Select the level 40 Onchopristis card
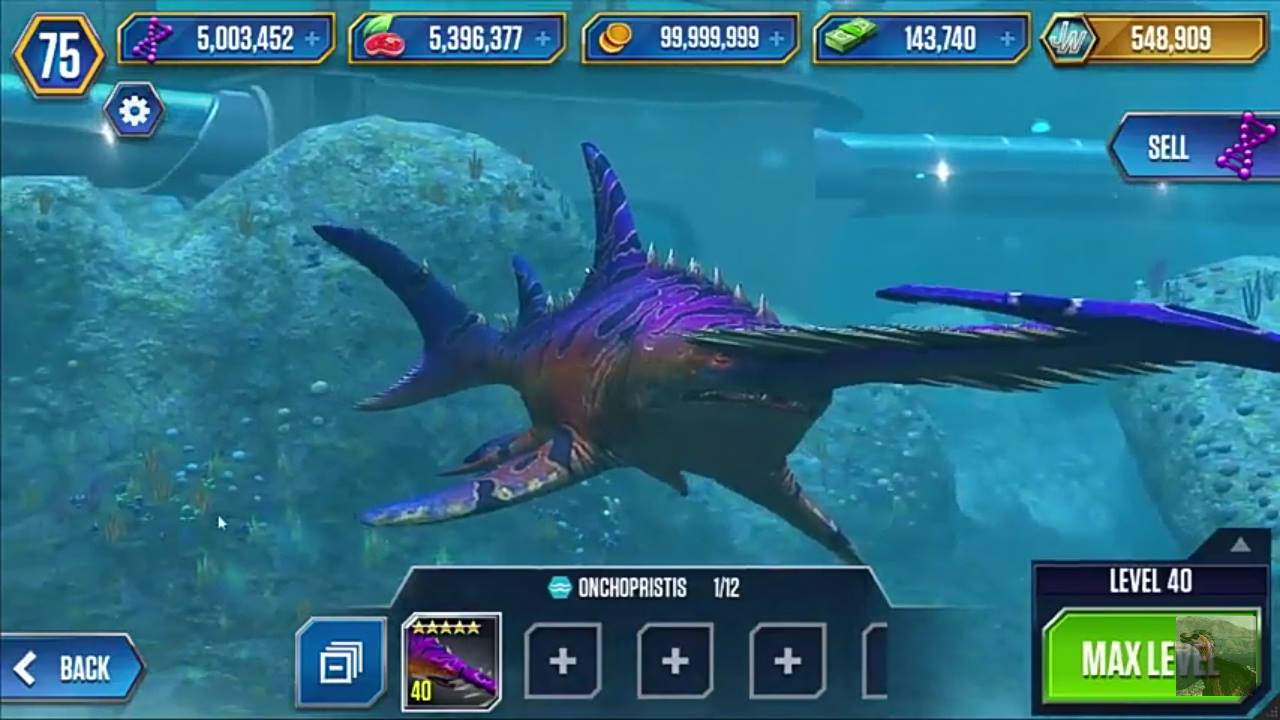Screen dimensions: 1280x720 pyautogui.click(x=451, y=661)
